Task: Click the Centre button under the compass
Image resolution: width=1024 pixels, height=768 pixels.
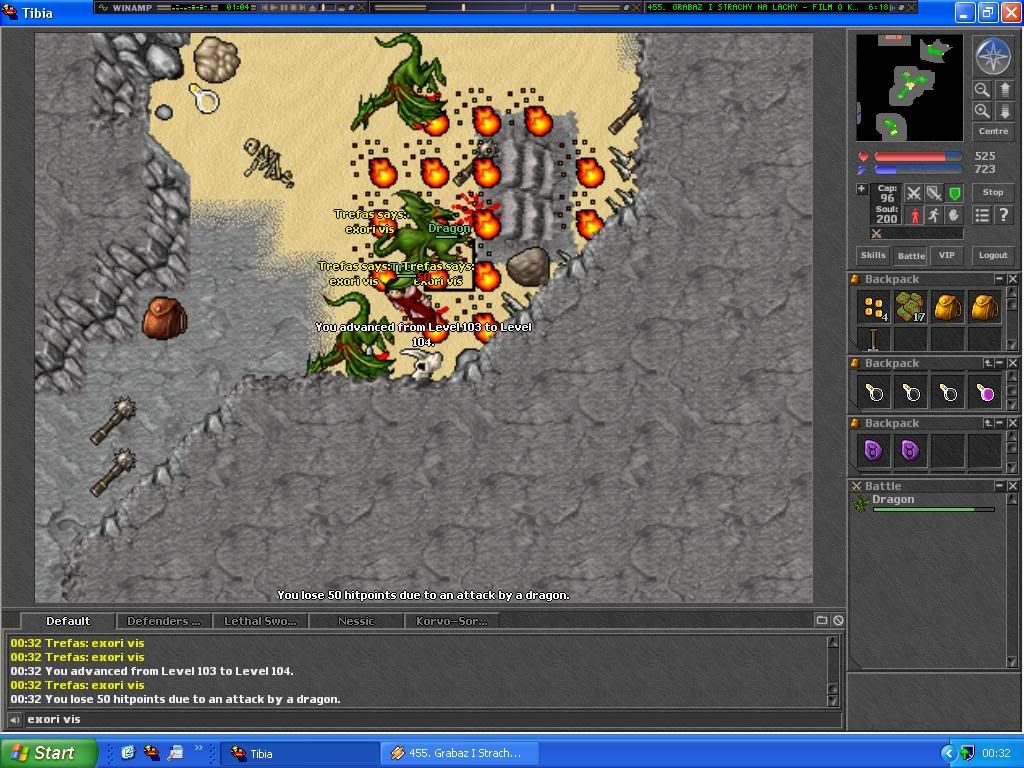Action: 993,131
